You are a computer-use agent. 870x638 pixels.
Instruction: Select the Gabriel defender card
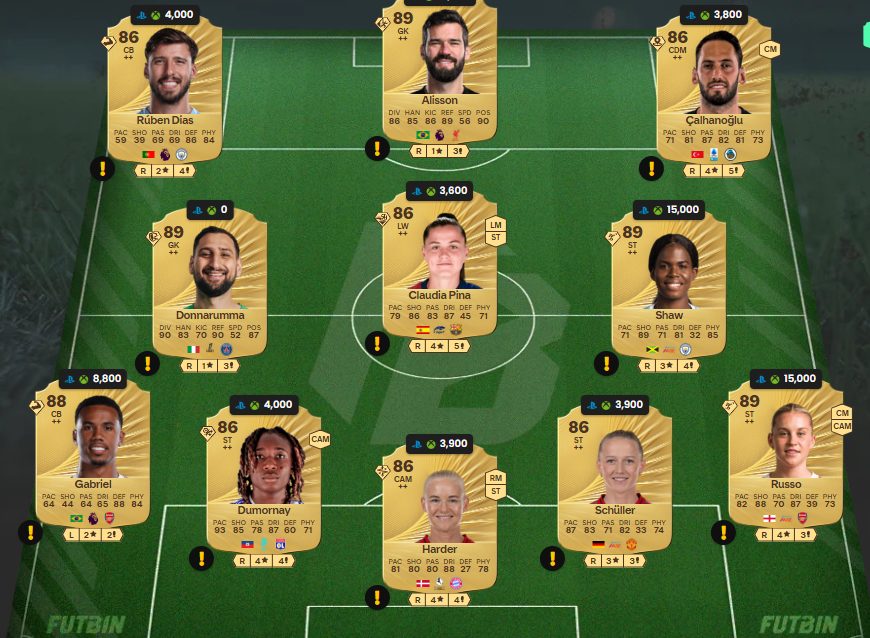tap(92, 455)
